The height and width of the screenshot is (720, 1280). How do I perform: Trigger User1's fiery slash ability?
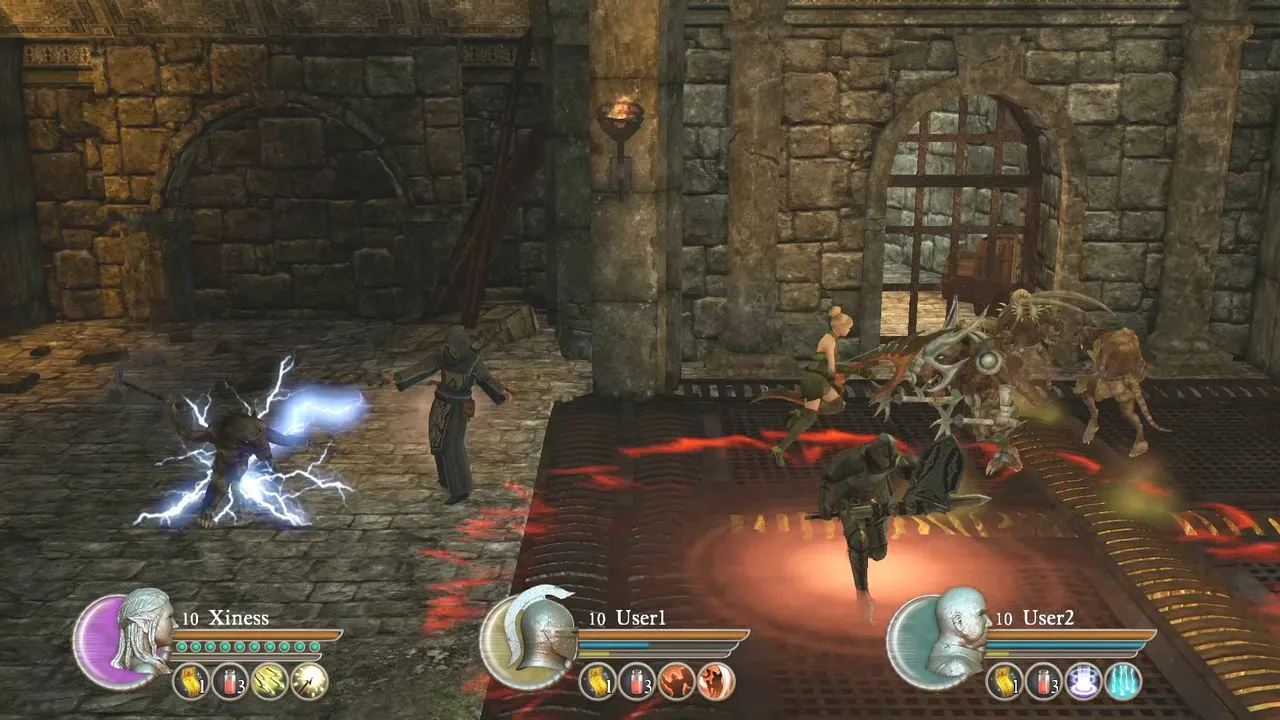[716, 681]
